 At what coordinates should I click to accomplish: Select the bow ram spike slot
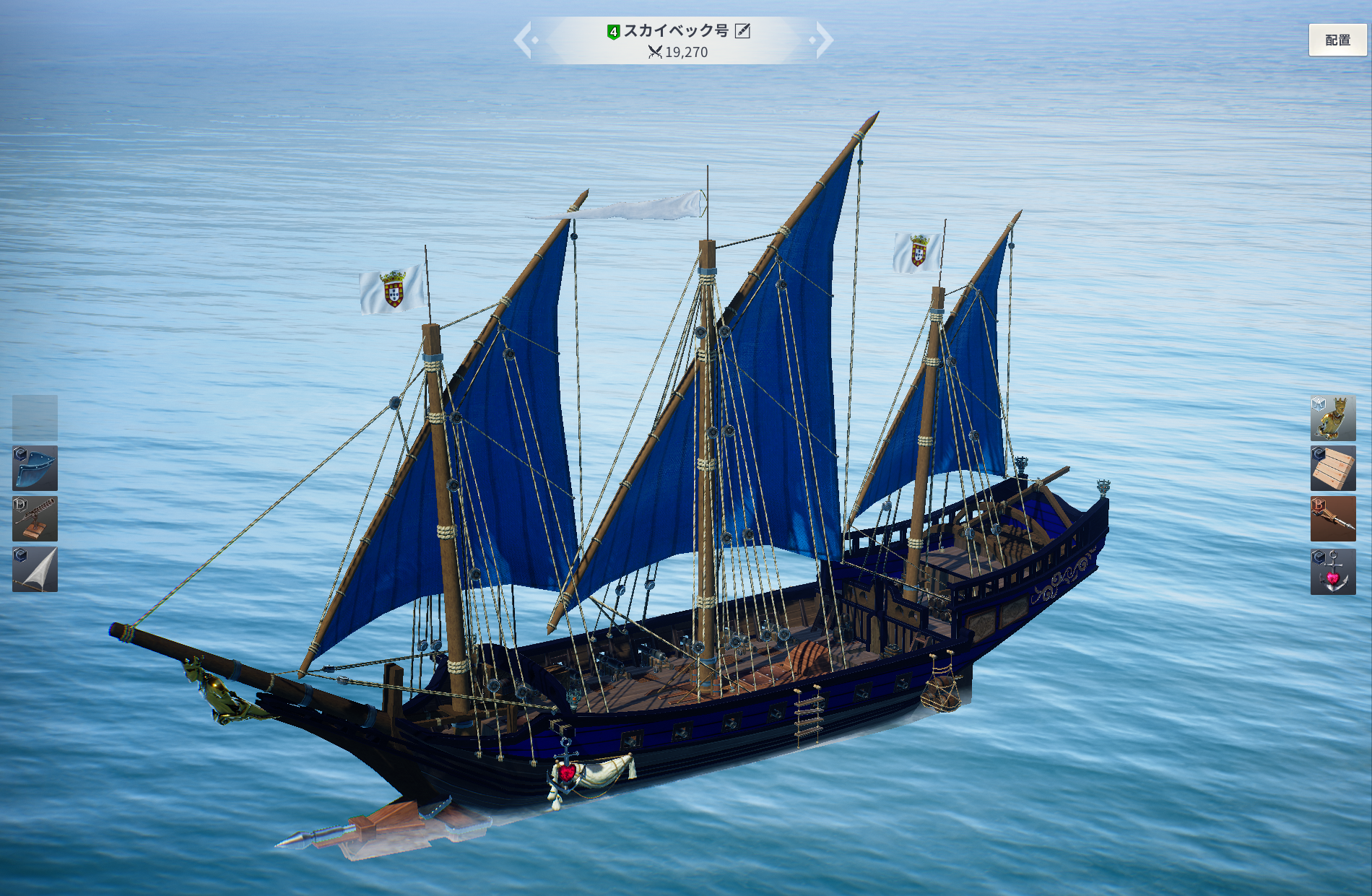coord(1333,518)
